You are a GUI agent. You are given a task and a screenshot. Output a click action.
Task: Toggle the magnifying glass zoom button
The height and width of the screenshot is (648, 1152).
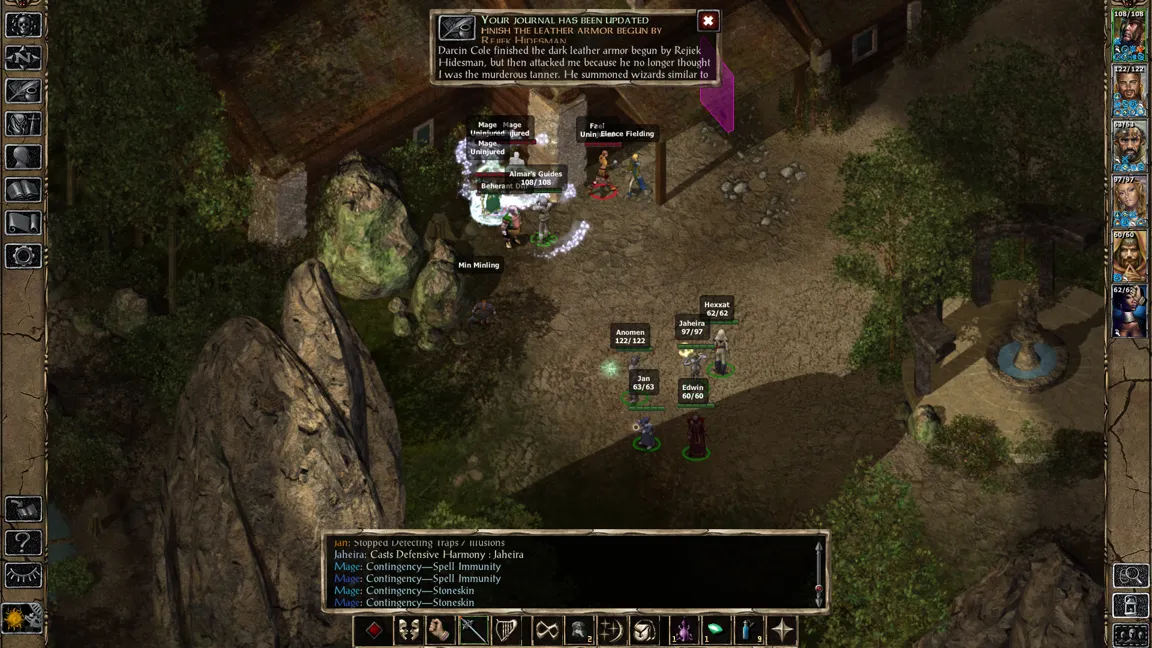pyautogui.click(x=1131, y=575)
